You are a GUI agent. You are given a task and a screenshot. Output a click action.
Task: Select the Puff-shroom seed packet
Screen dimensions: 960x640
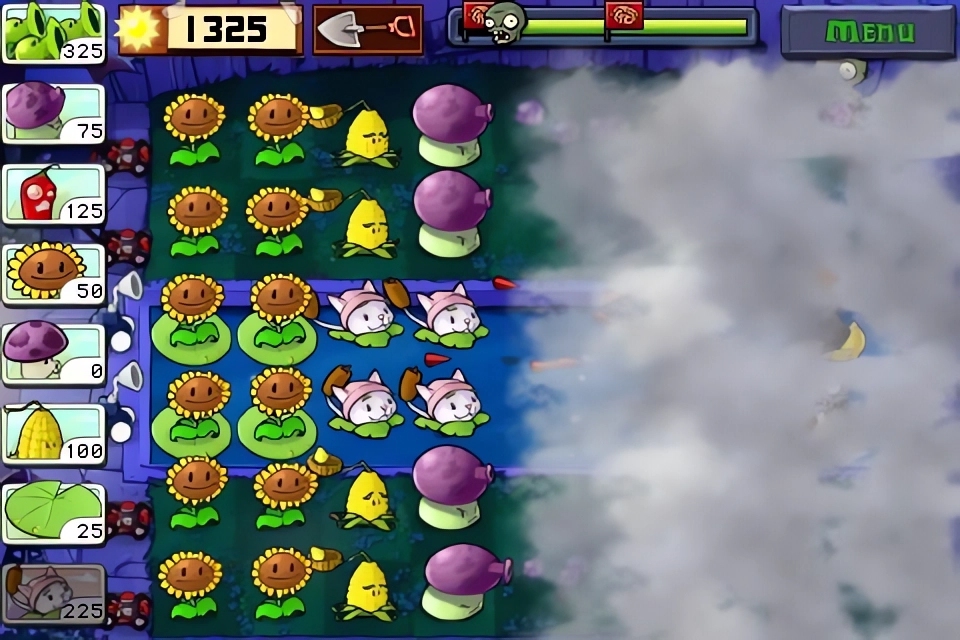click(x=54, y=353)
